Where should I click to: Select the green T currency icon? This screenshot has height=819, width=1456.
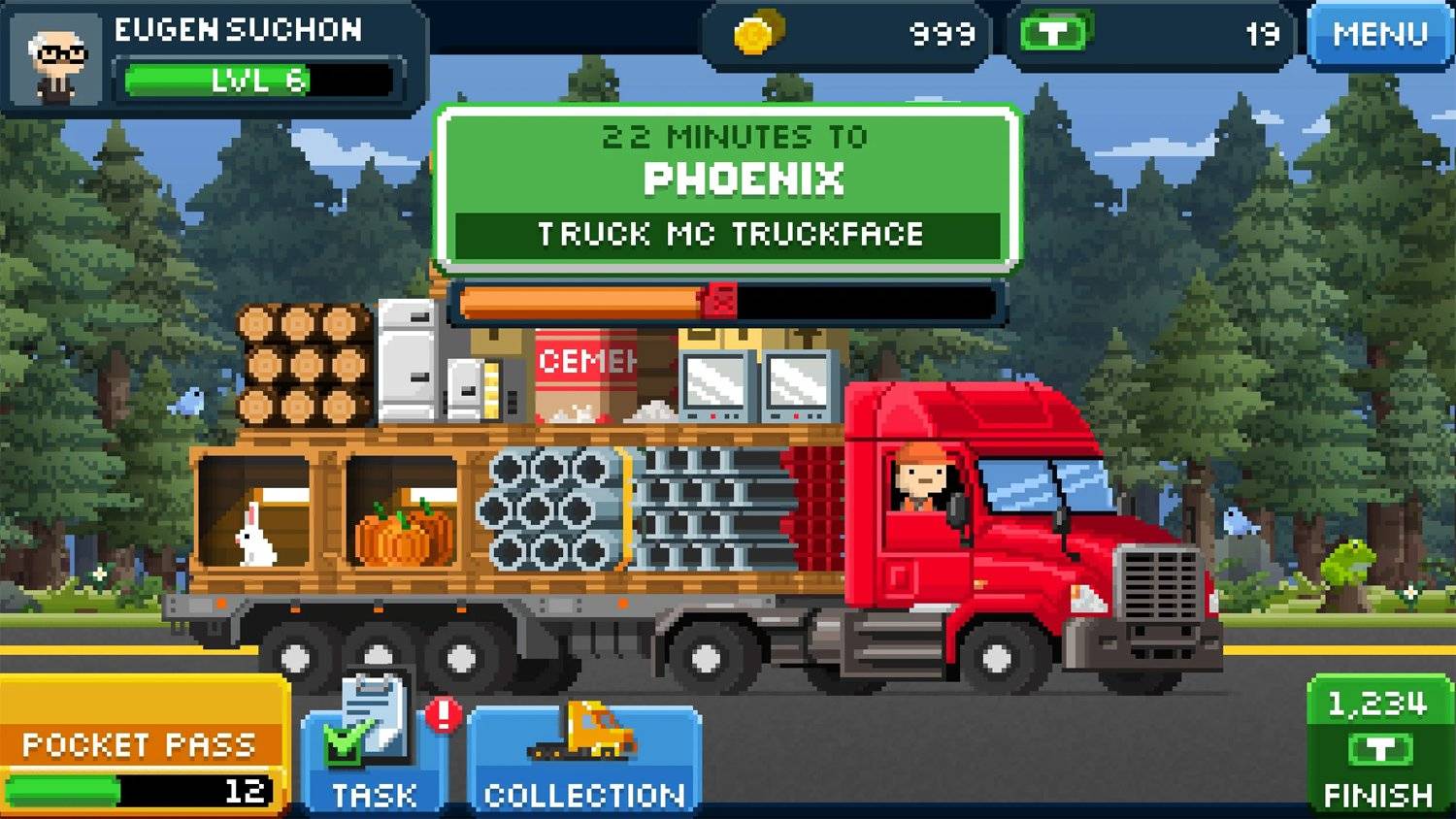coord(1054,32)
